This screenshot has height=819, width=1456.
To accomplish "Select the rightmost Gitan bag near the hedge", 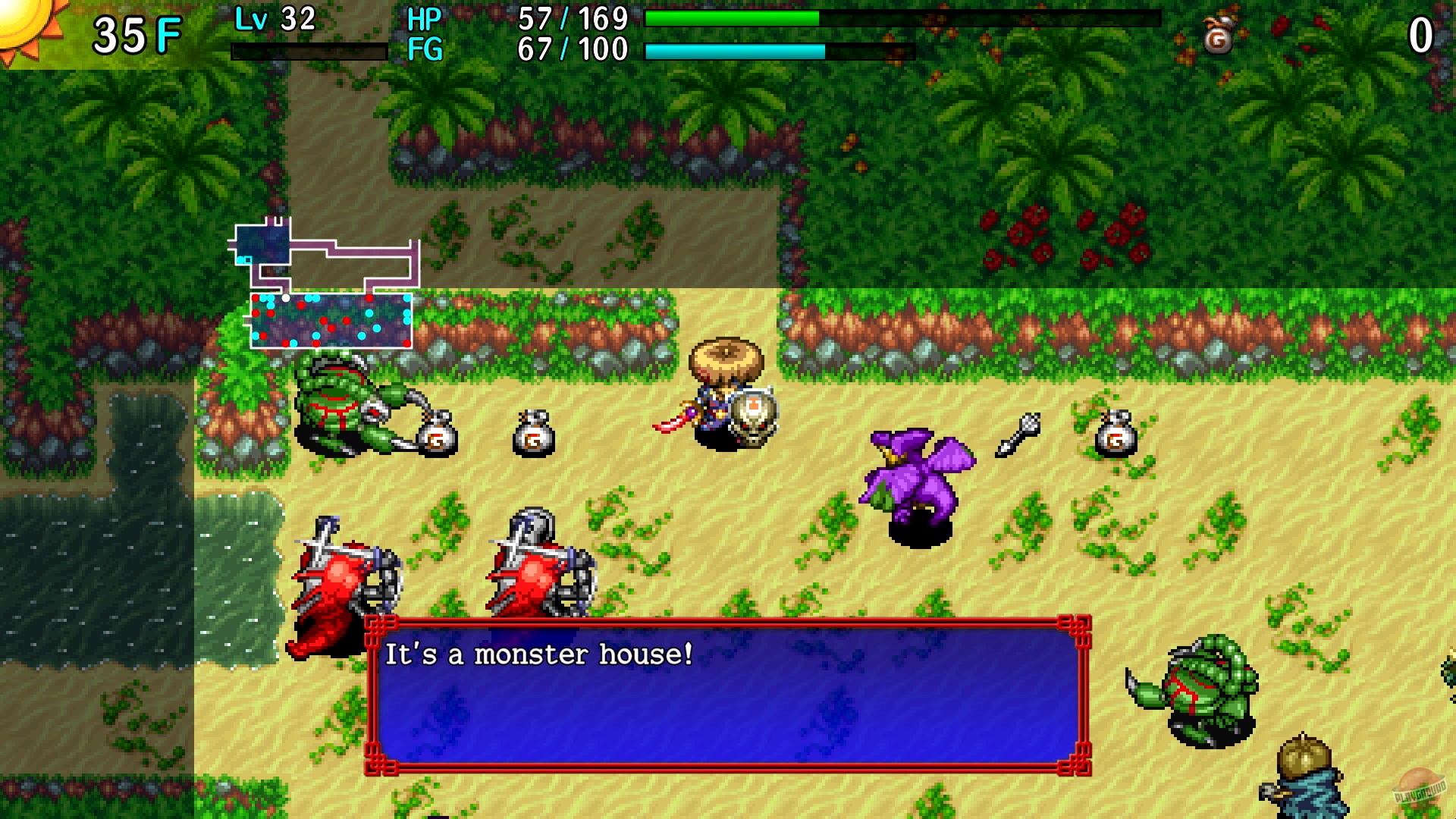I will (x=1115, y=434).
